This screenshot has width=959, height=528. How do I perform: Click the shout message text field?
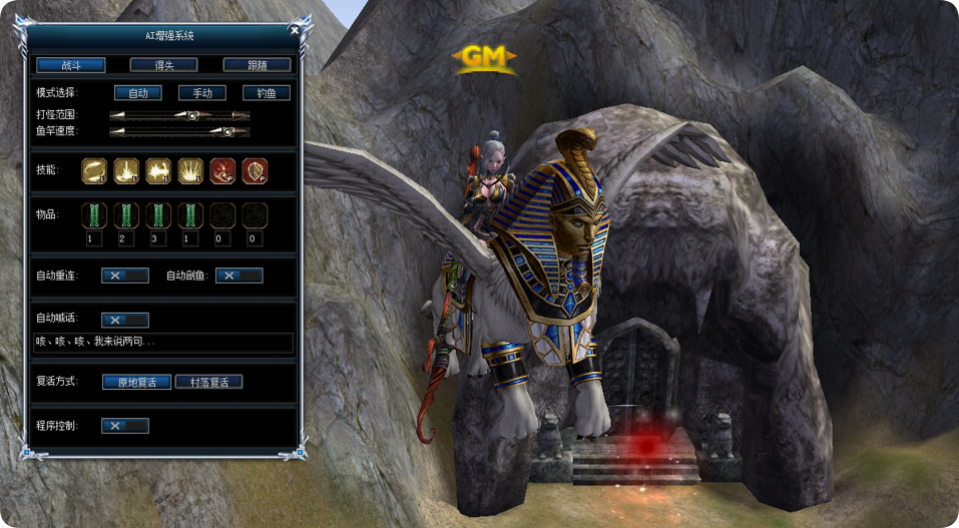pos(162,342)
